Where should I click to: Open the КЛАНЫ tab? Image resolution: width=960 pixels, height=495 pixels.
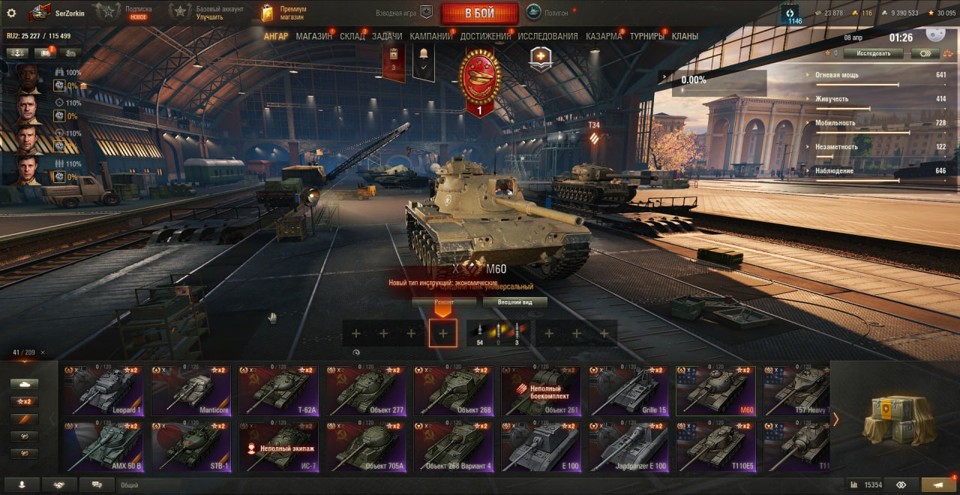click(685, 36)
